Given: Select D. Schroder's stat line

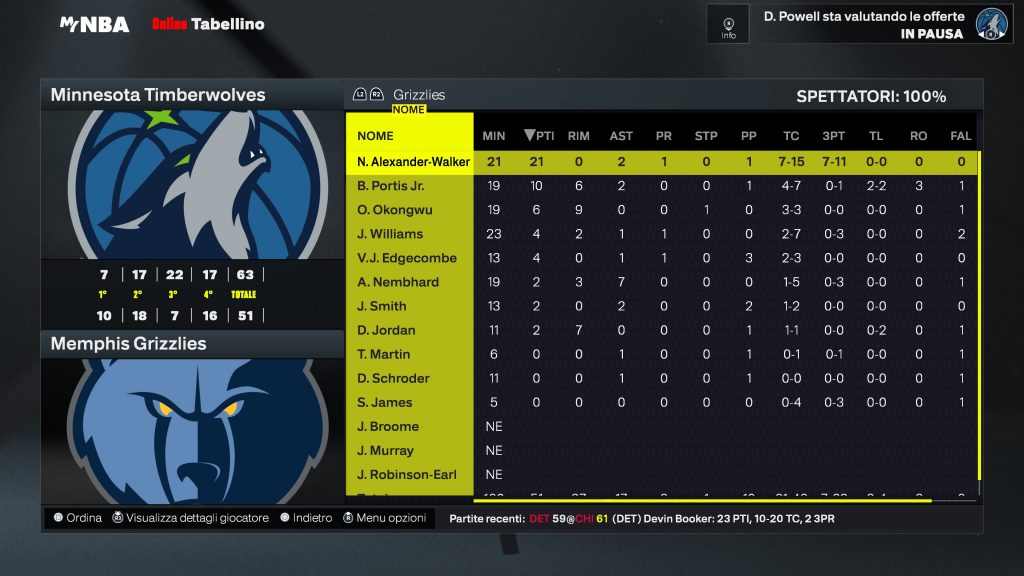Looking at the screenshot, I should pos(393,378).
